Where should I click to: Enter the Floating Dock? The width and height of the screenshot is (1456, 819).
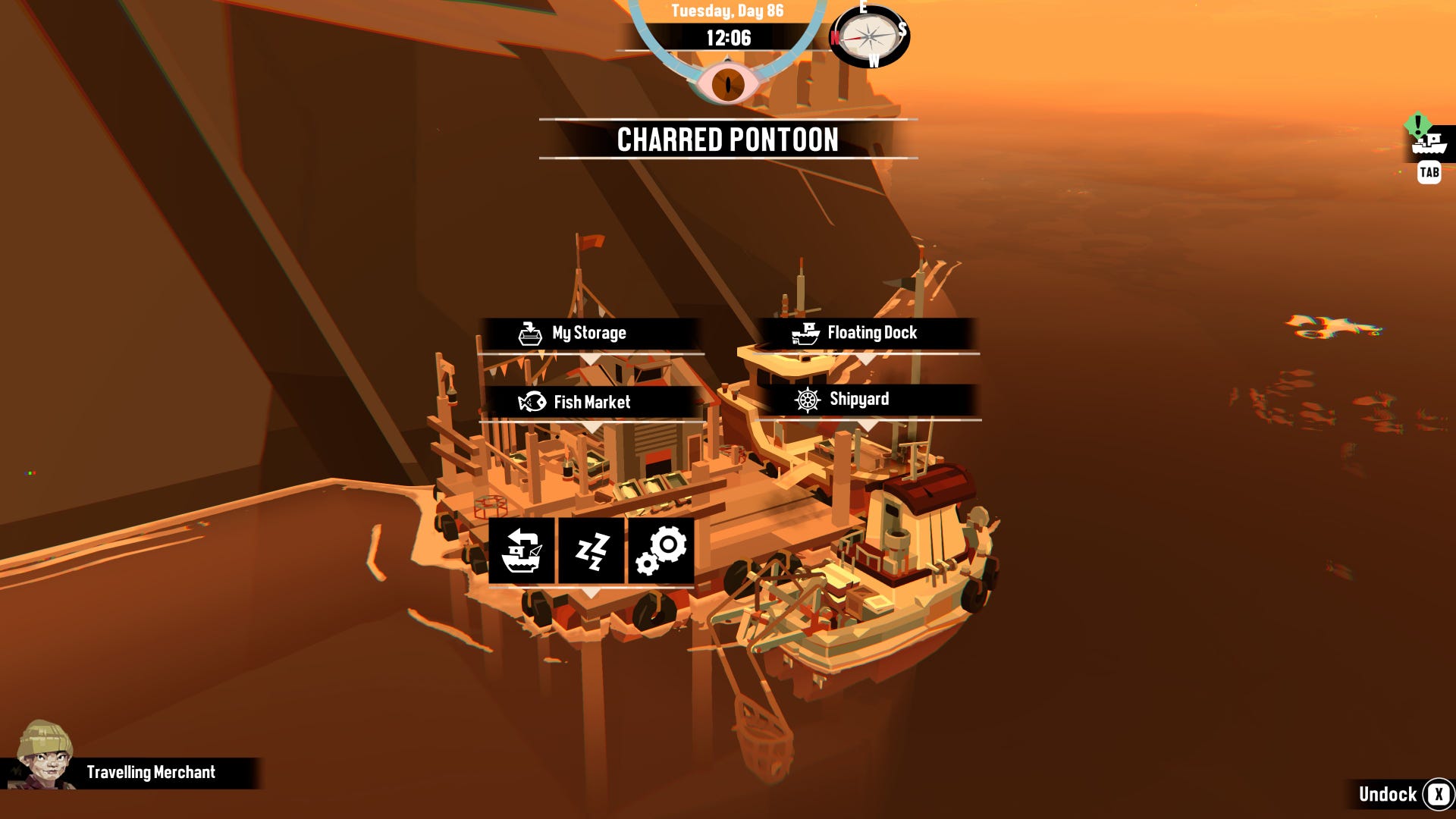pyautogui.click(x=864, y=334)
